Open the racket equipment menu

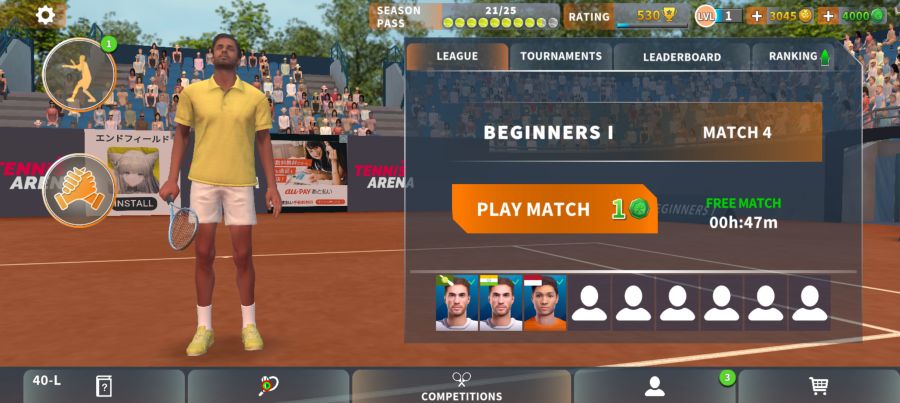(268, 386)
